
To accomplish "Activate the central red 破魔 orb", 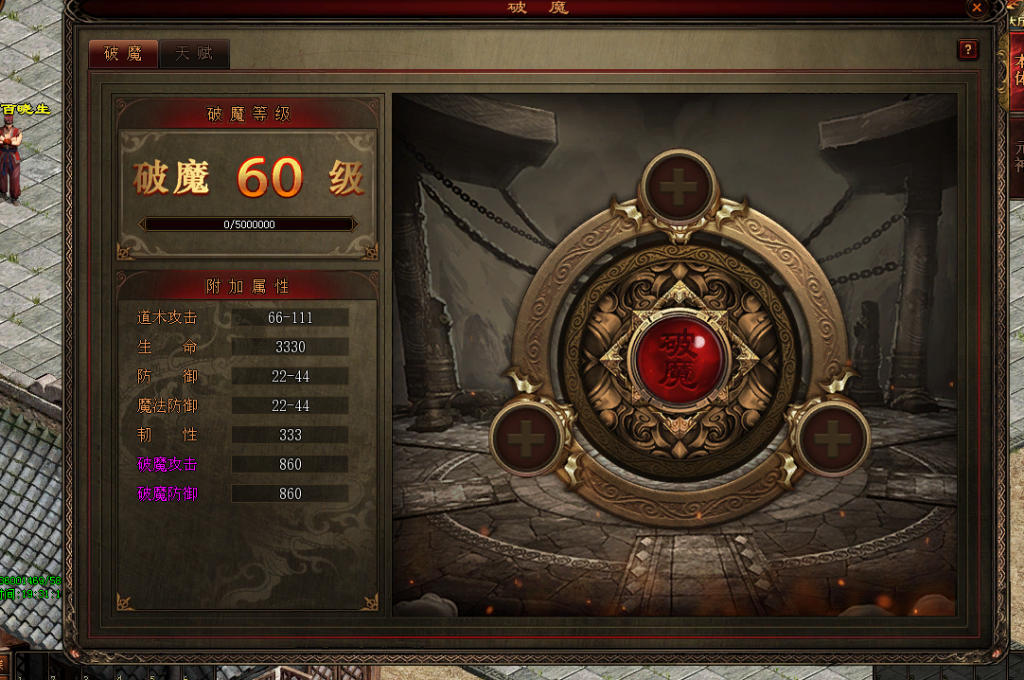I will [x=679, y=357].
